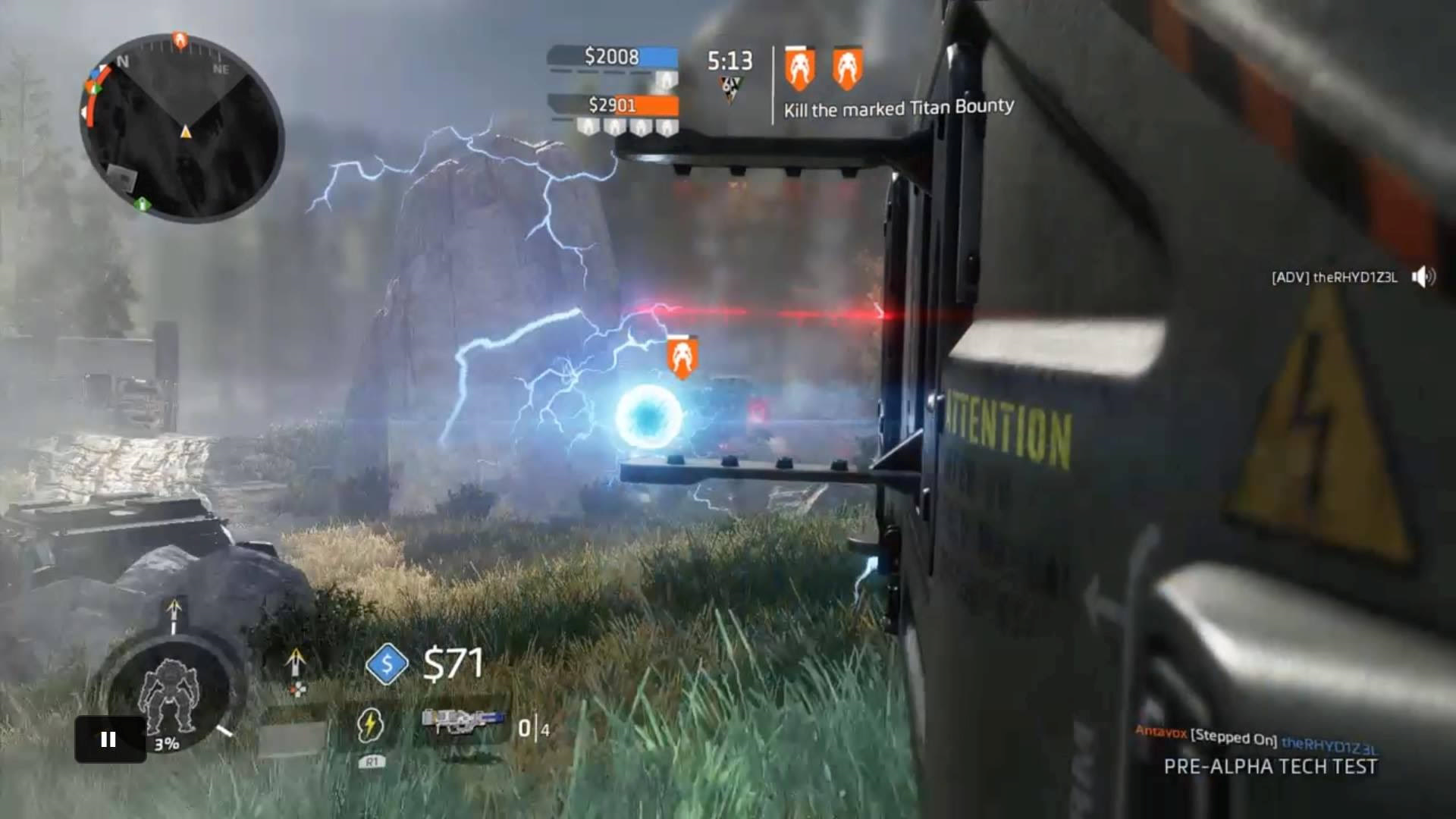Open the Kill the marked Titan Bounty objective
The height and width of the screenshot is (819, 1456).
898,108
